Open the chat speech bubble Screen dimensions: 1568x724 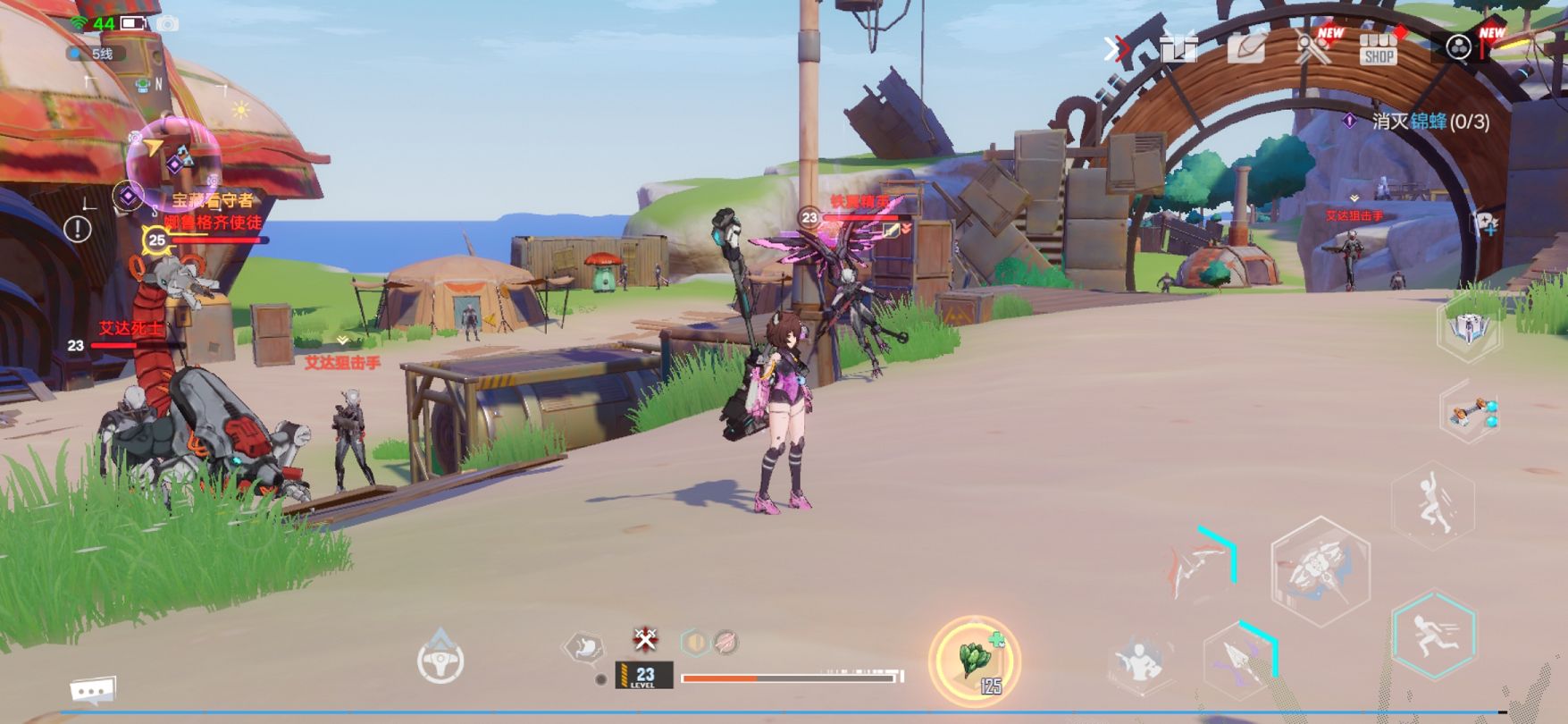click(93, 691)
